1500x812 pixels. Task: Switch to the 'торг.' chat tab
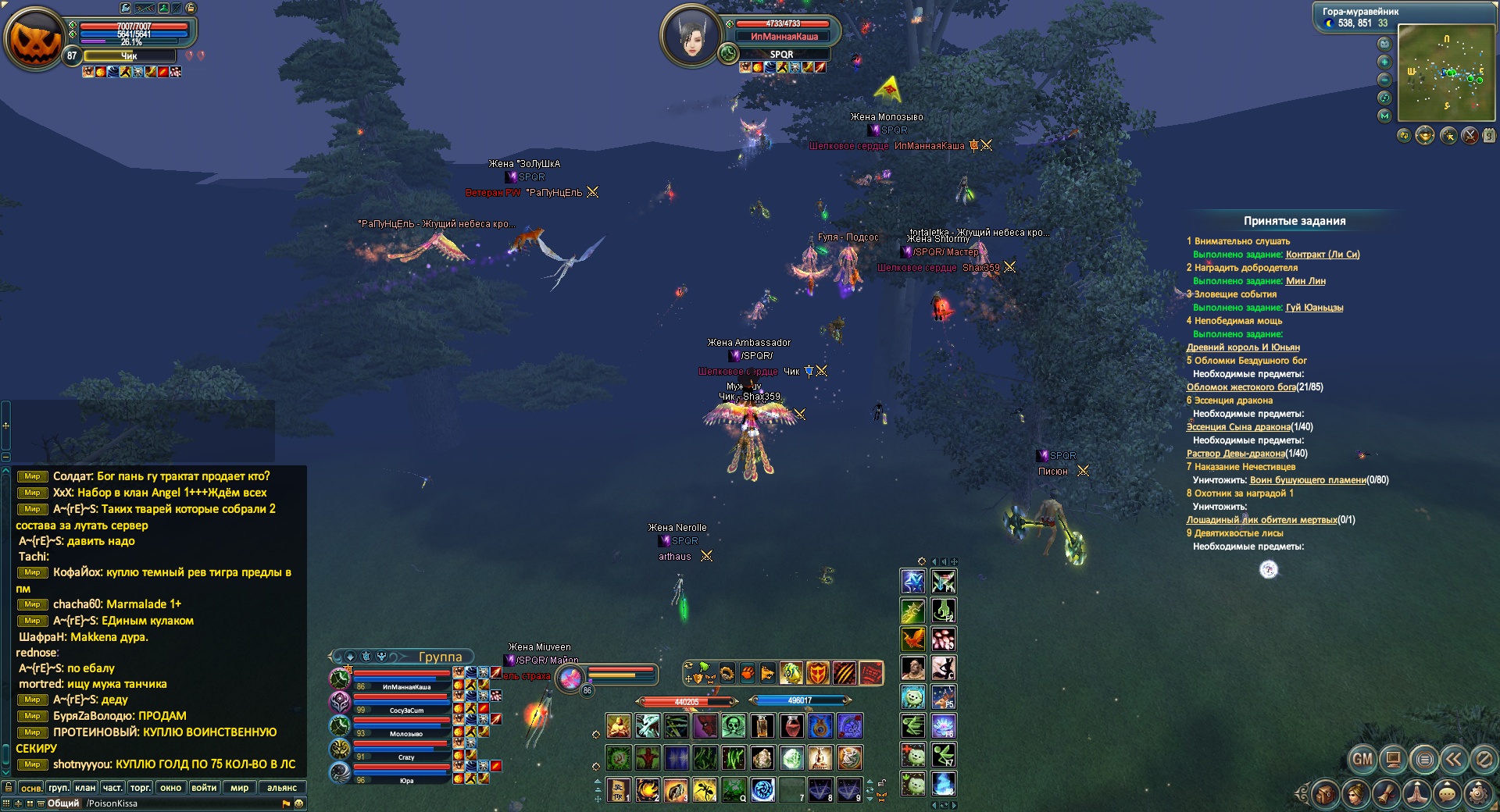coord(141,788)
